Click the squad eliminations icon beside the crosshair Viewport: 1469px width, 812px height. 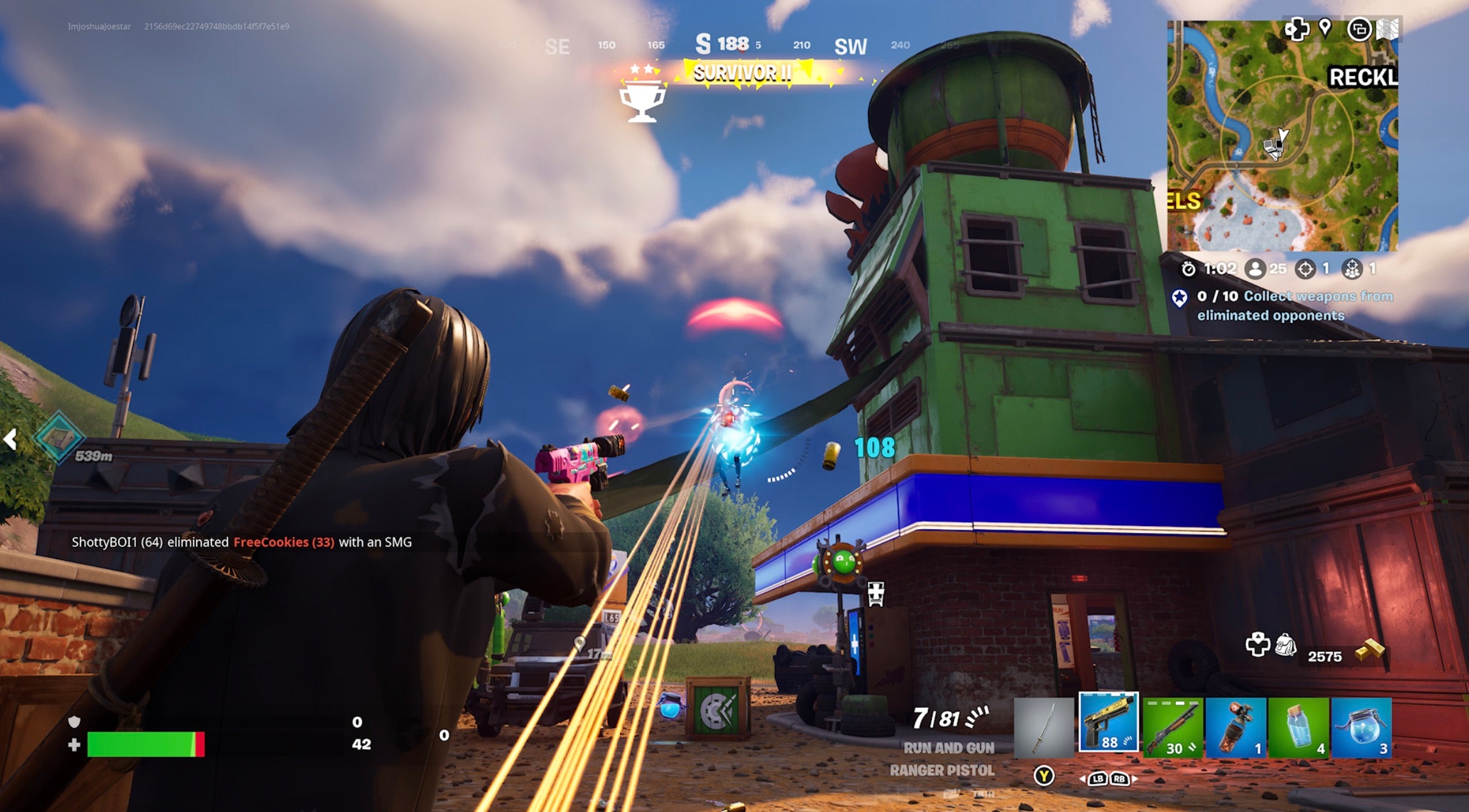click(1352, 269)
